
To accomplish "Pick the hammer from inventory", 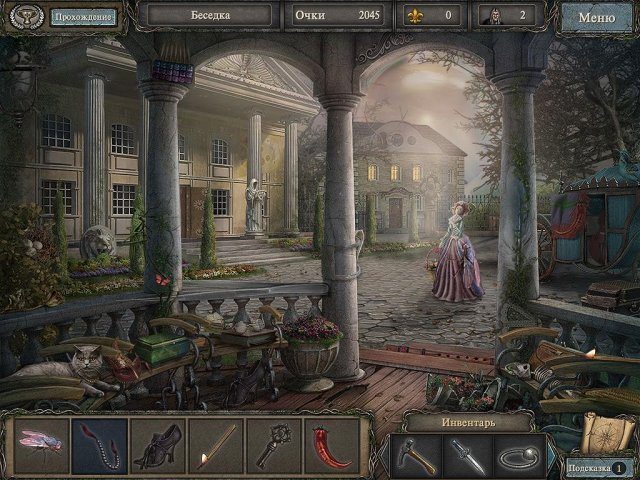I will 416,456.
